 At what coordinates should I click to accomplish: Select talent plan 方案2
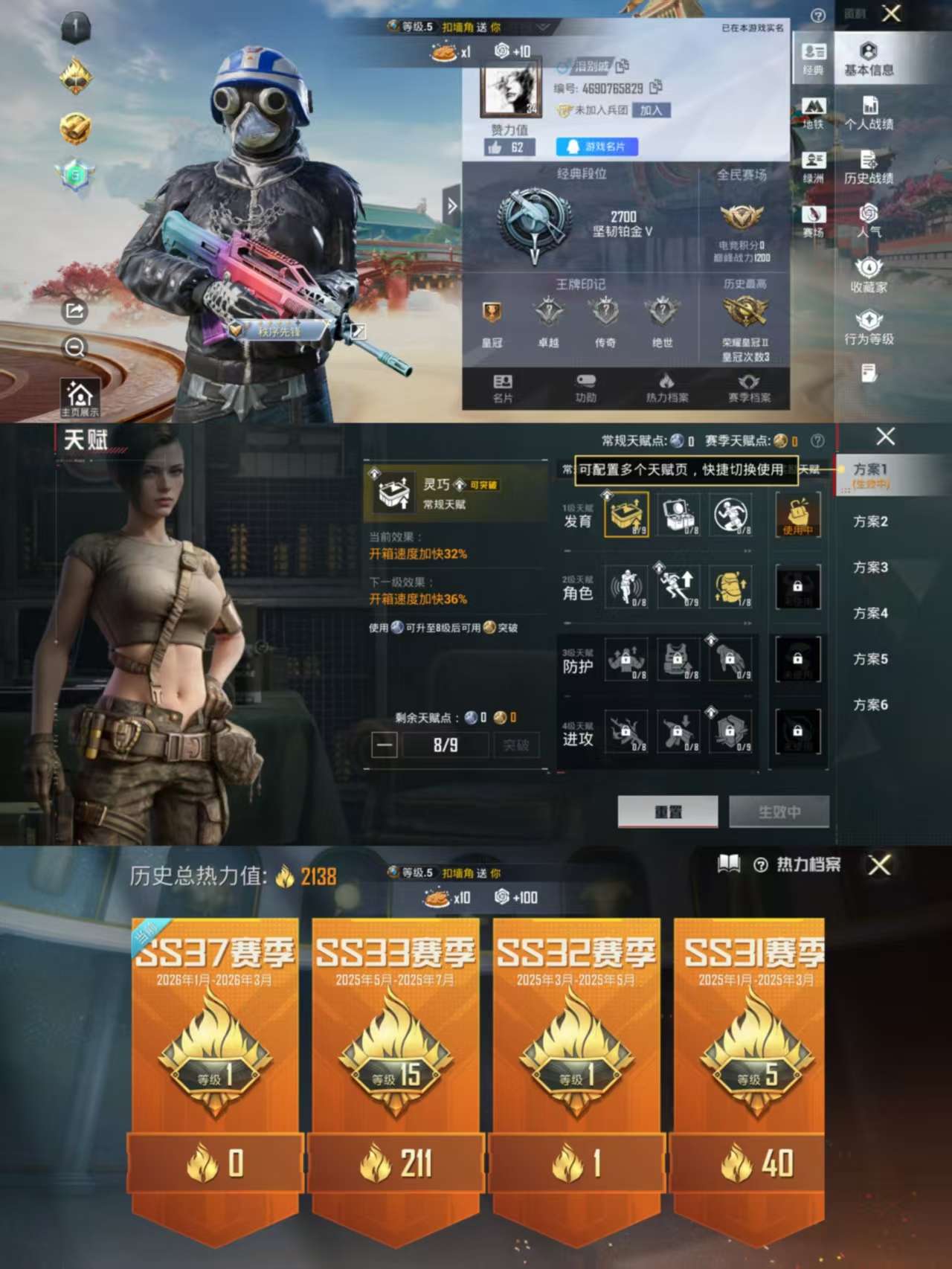coord(870,521)
